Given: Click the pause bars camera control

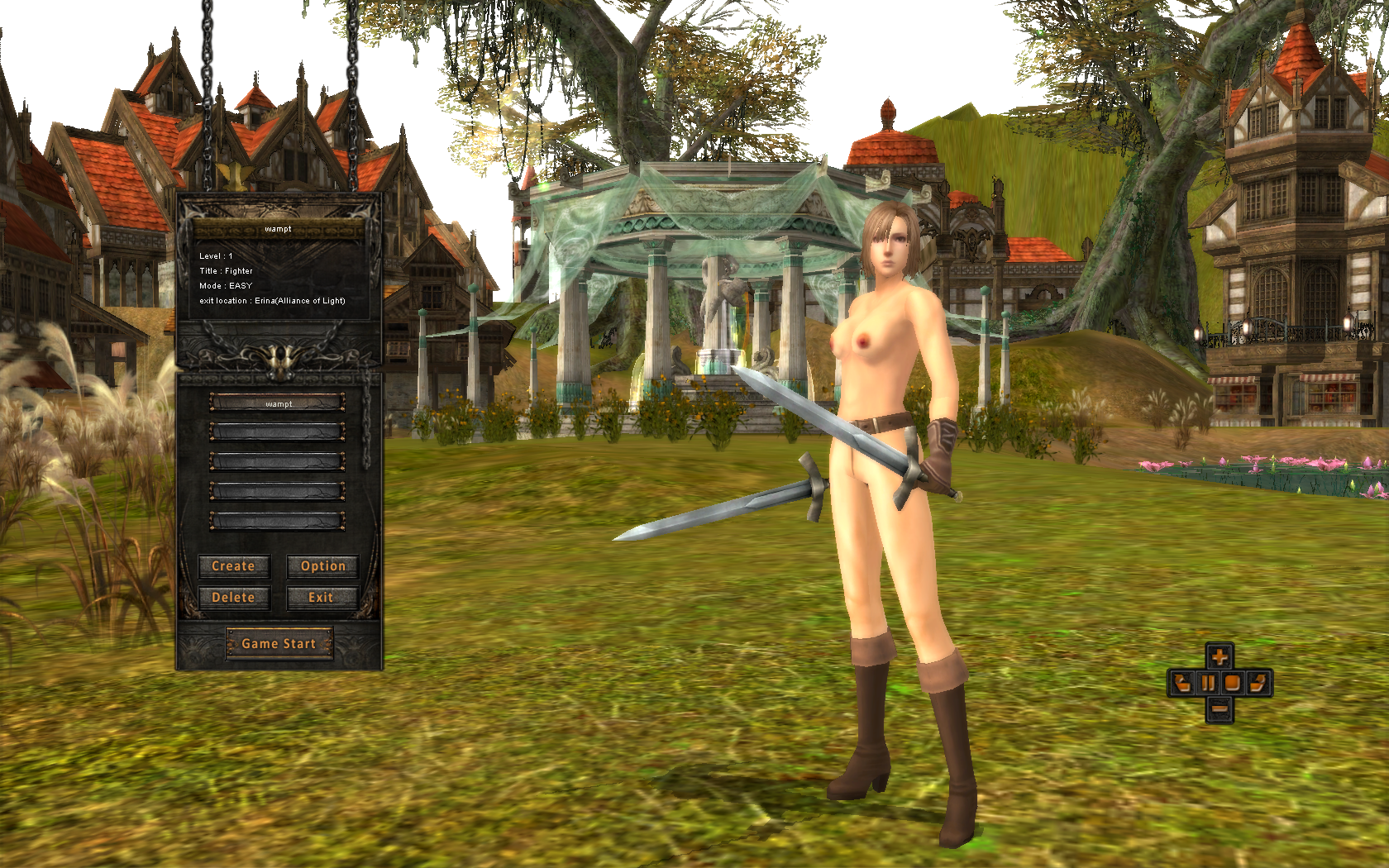Looking at the screenshot, I should tap(1208, 683).
